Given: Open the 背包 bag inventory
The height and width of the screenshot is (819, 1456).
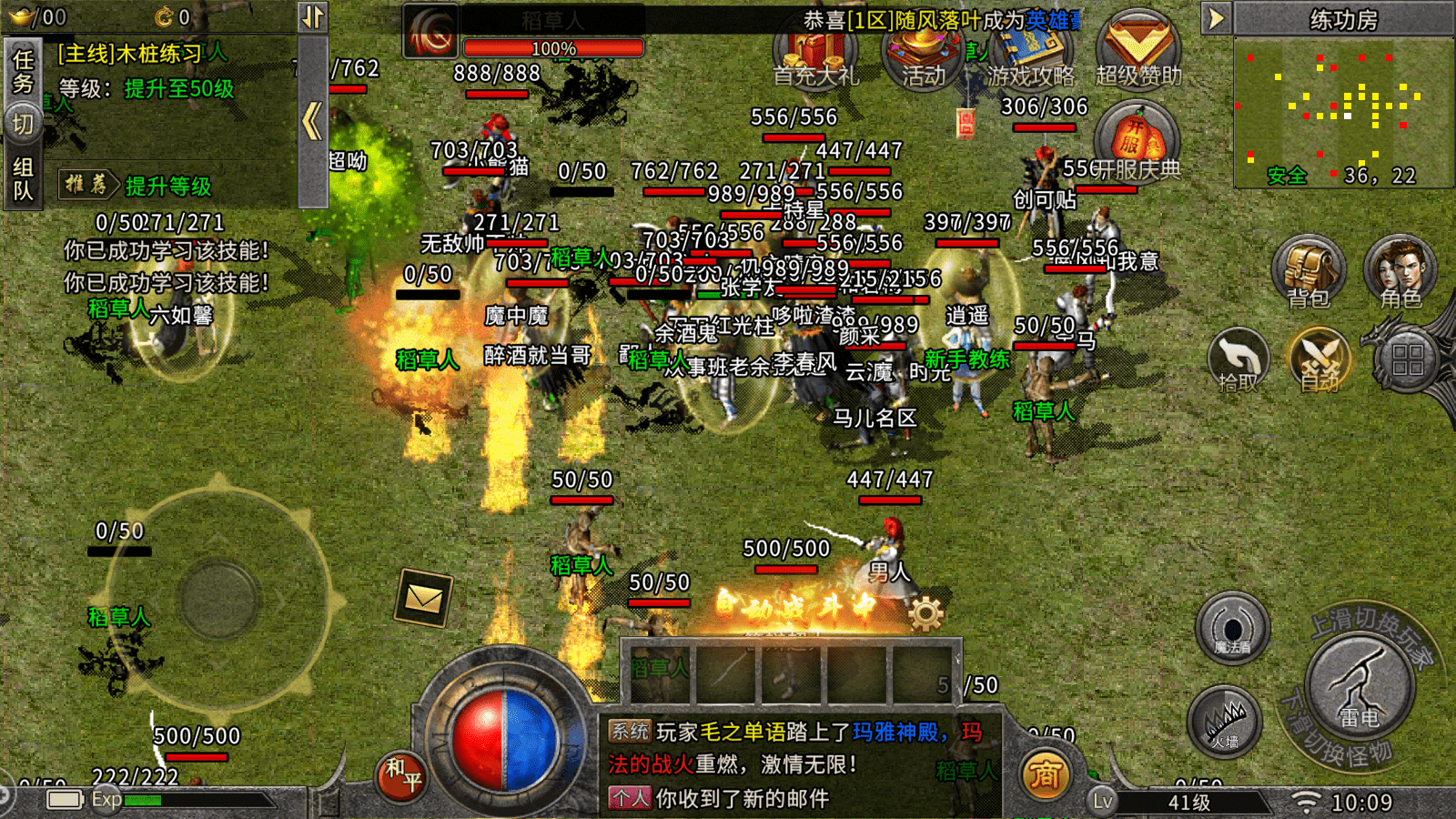Looking at the screenshot, I should coord(1308,271).
